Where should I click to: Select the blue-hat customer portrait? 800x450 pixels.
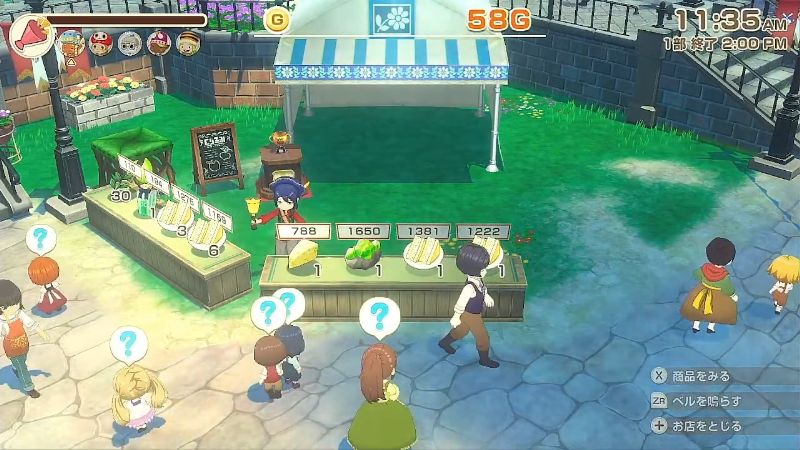70,42
